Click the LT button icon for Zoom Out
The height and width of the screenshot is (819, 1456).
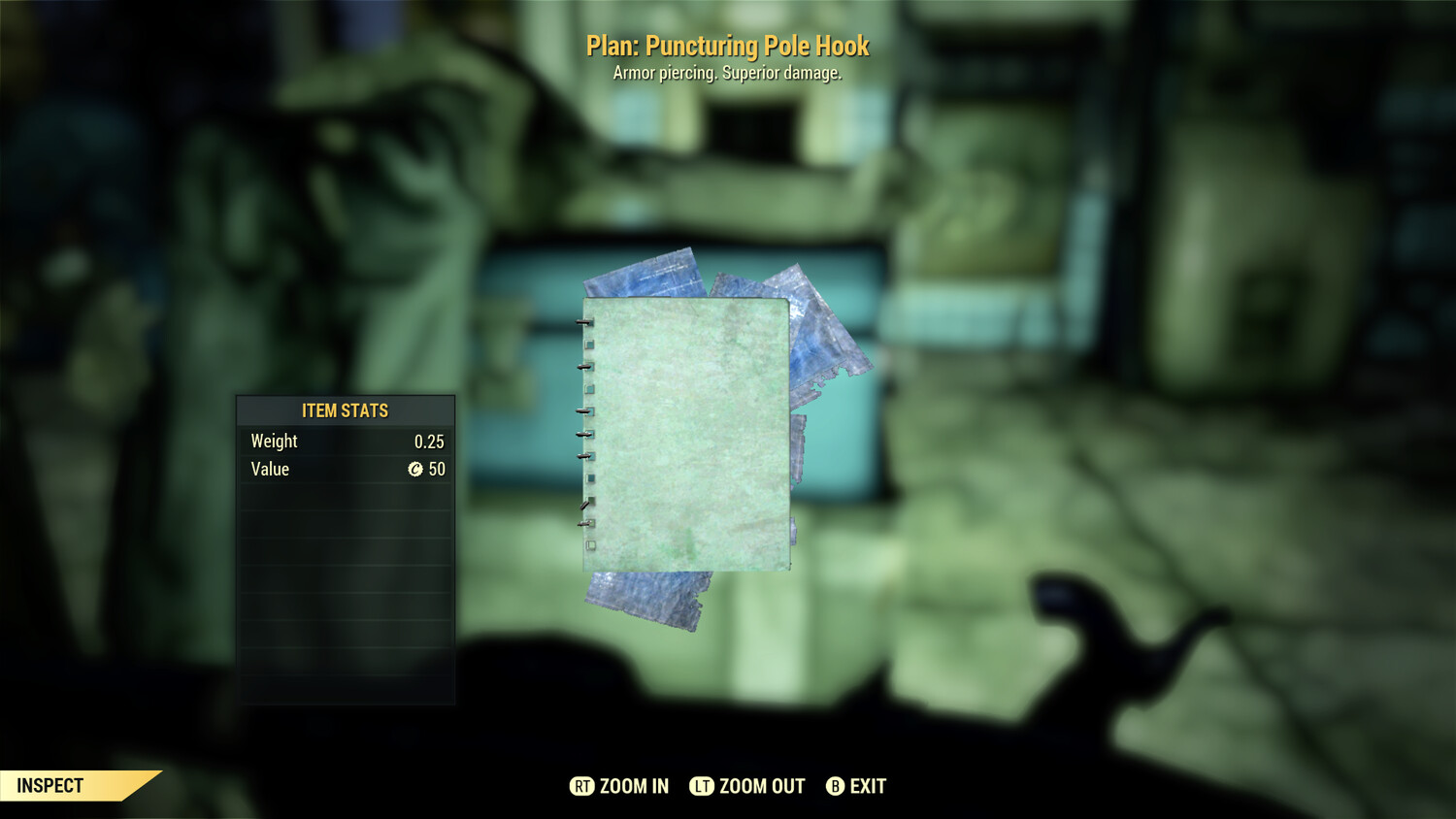pos(701,786)
